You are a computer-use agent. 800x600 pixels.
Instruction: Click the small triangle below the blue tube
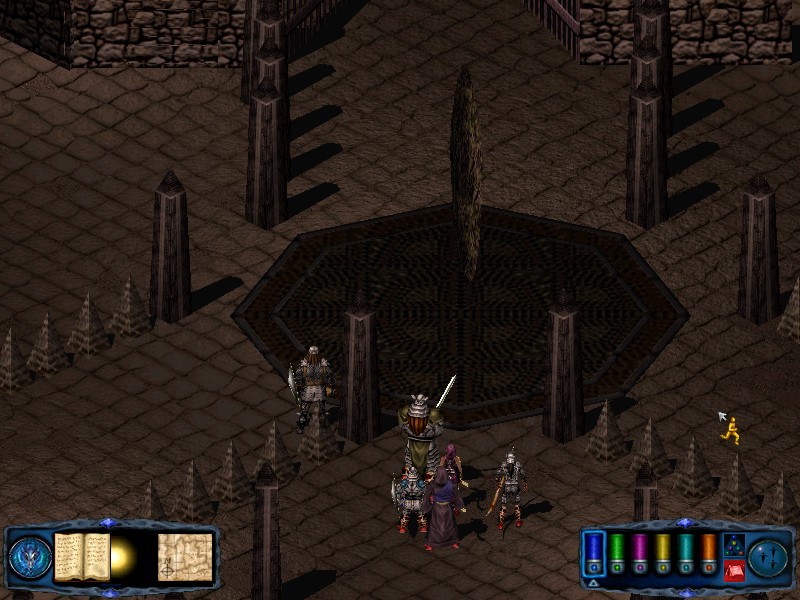click(592, 582)
